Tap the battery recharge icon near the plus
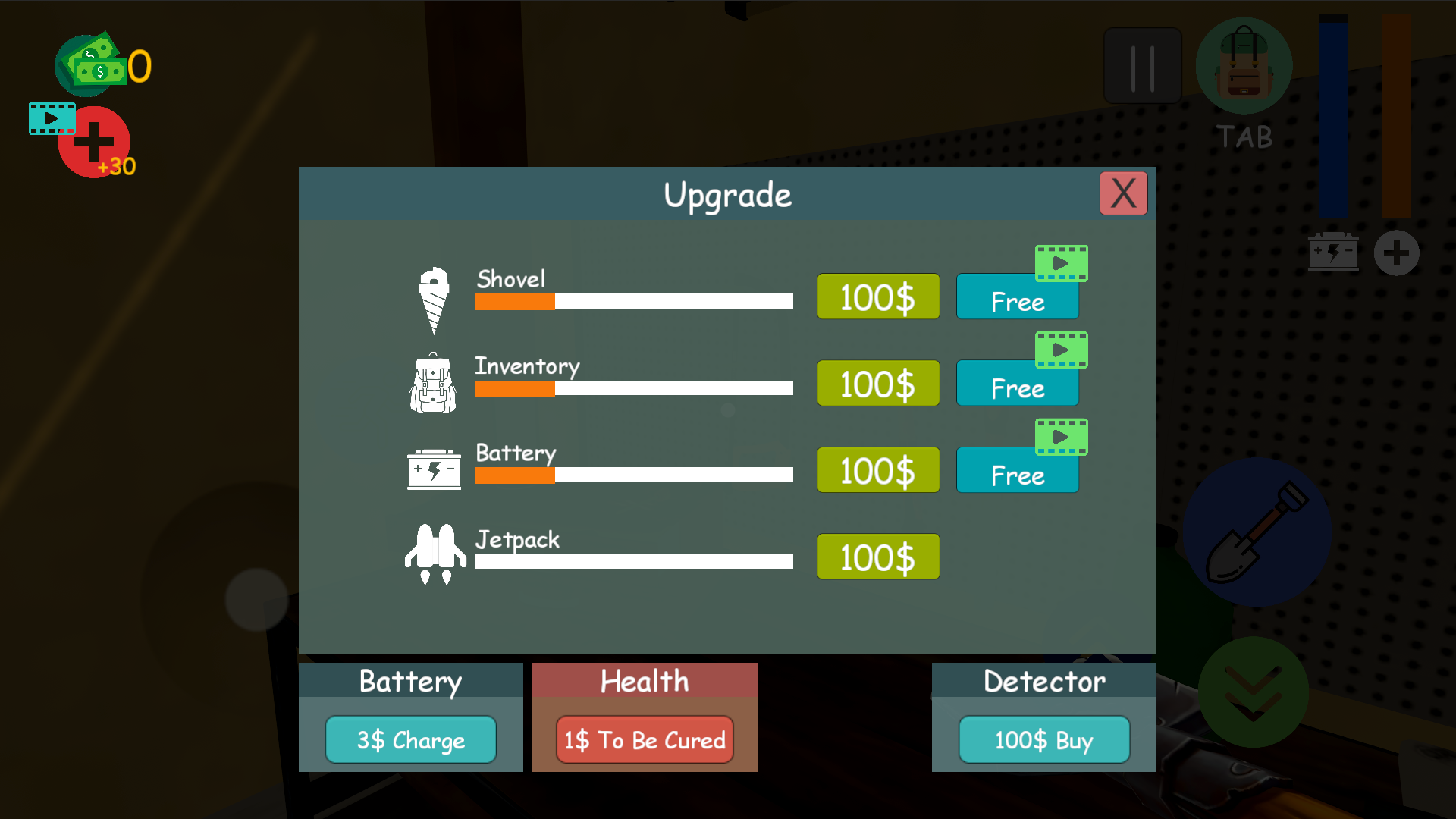The width and height of the screenshot is (1456, 819). point(1333,252)
